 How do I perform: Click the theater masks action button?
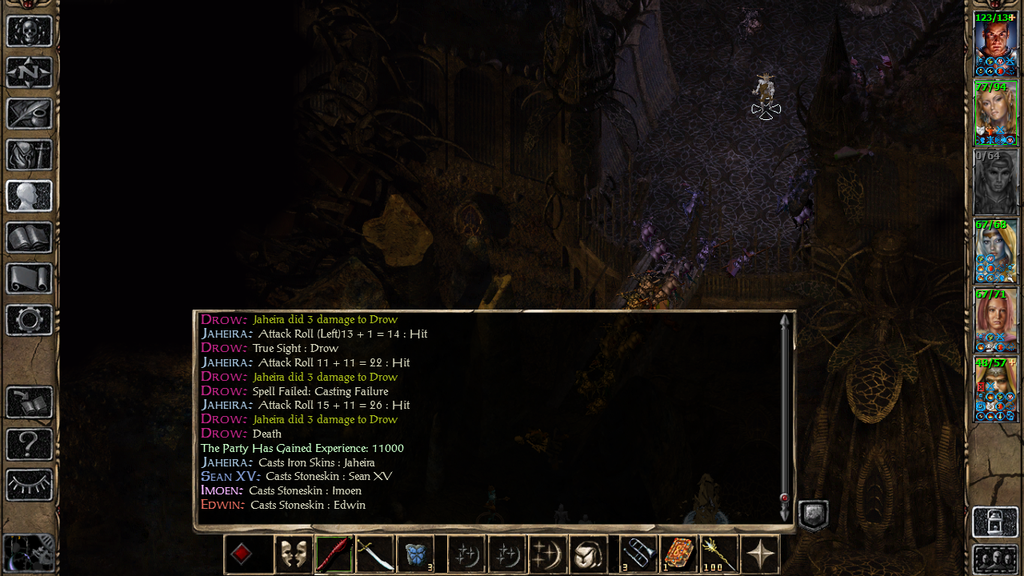coord(292,554)
